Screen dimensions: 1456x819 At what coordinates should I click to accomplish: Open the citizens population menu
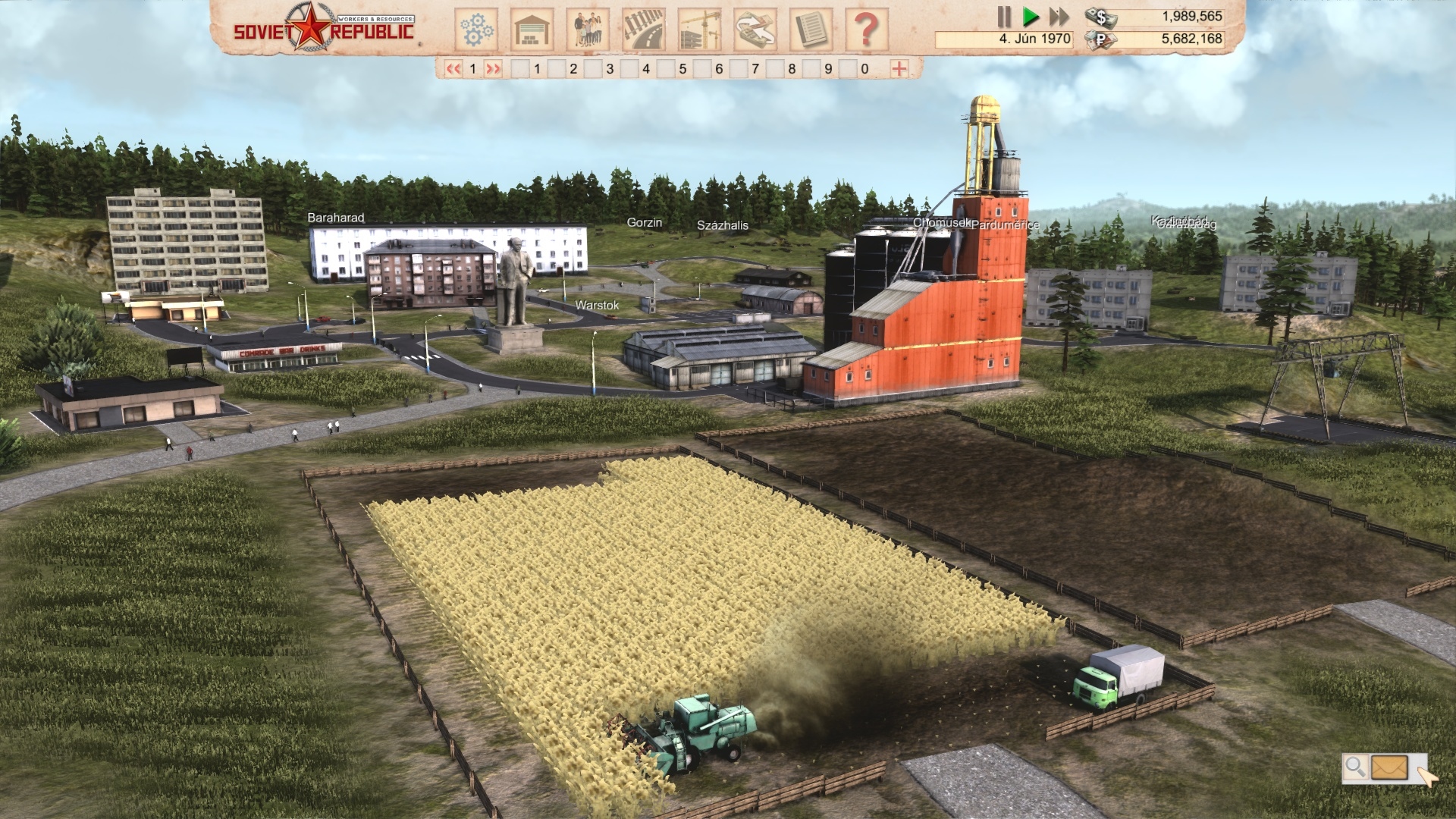(x=588, y=30)
